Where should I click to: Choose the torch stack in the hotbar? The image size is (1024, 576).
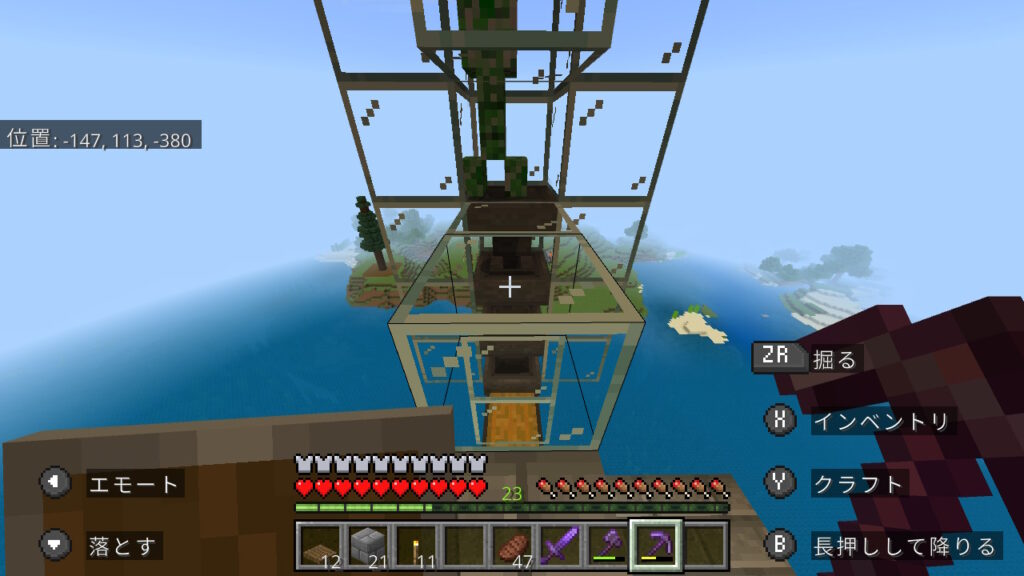[416, 544]
